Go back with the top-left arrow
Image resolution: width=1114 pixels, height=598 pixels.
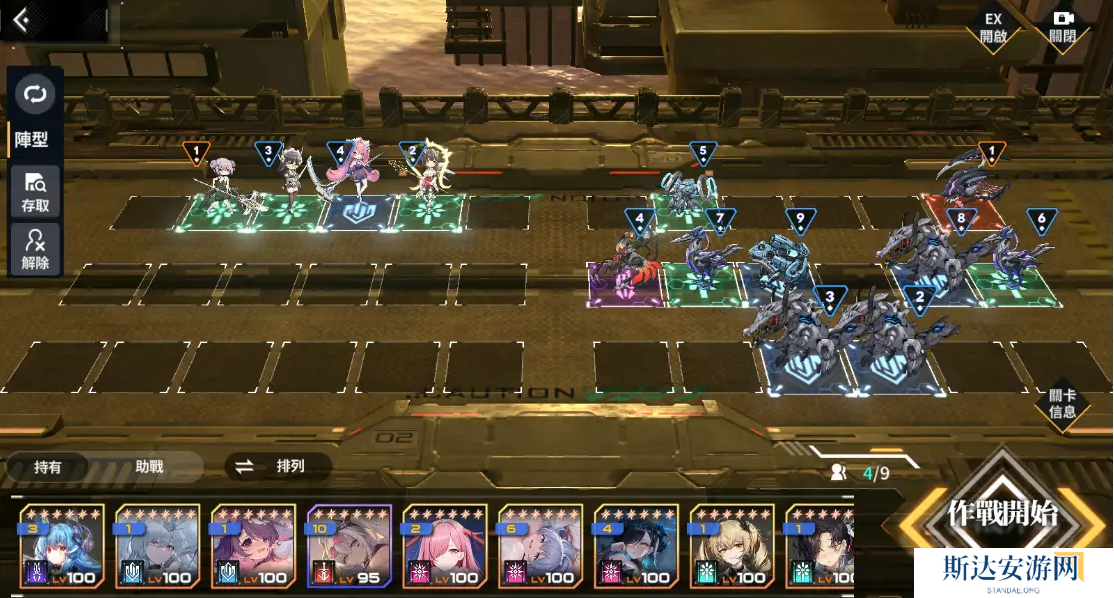click(x=21, y=20)
